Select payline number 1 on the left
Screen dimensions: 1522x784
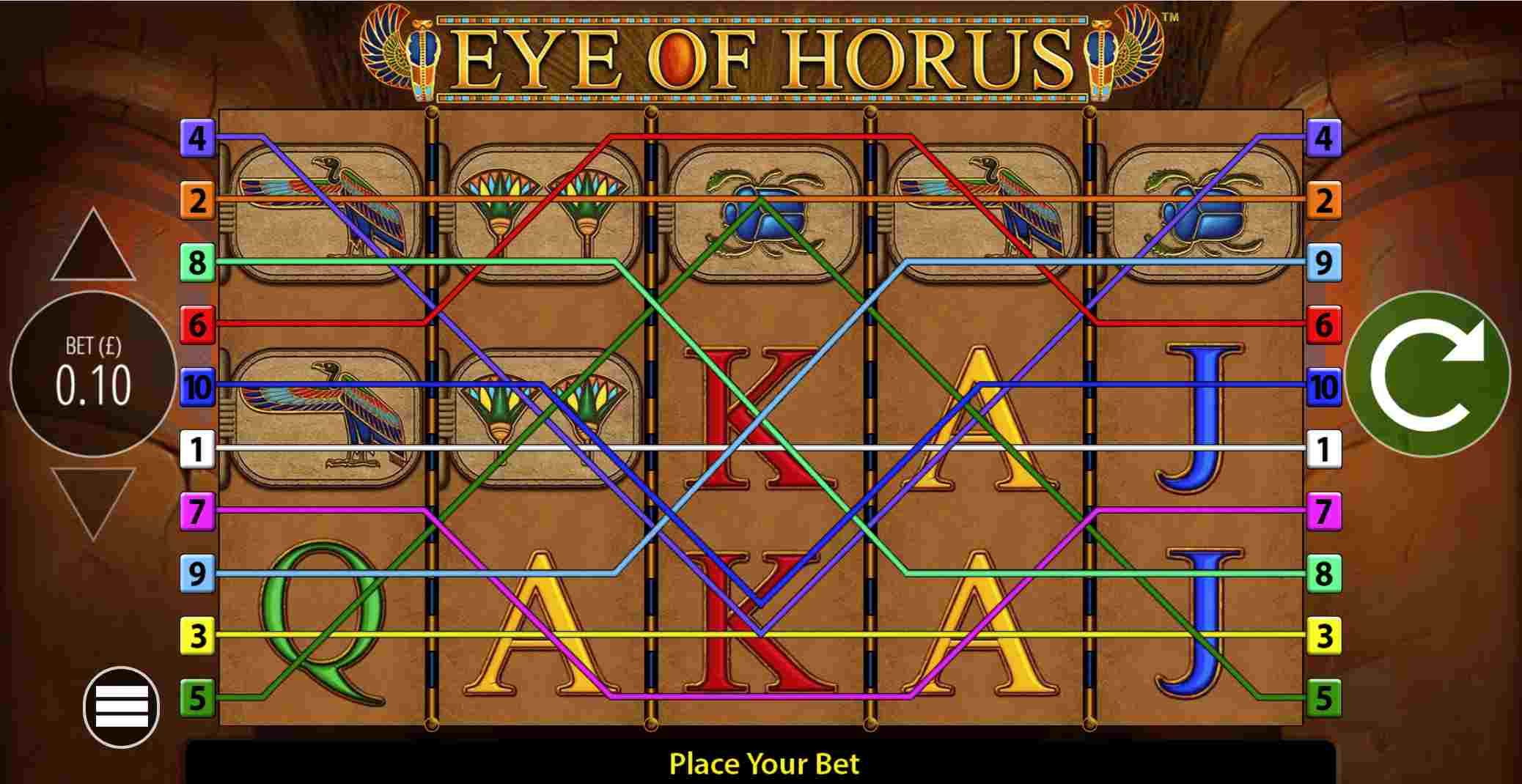pyautogui.click(x=198, y=452)
